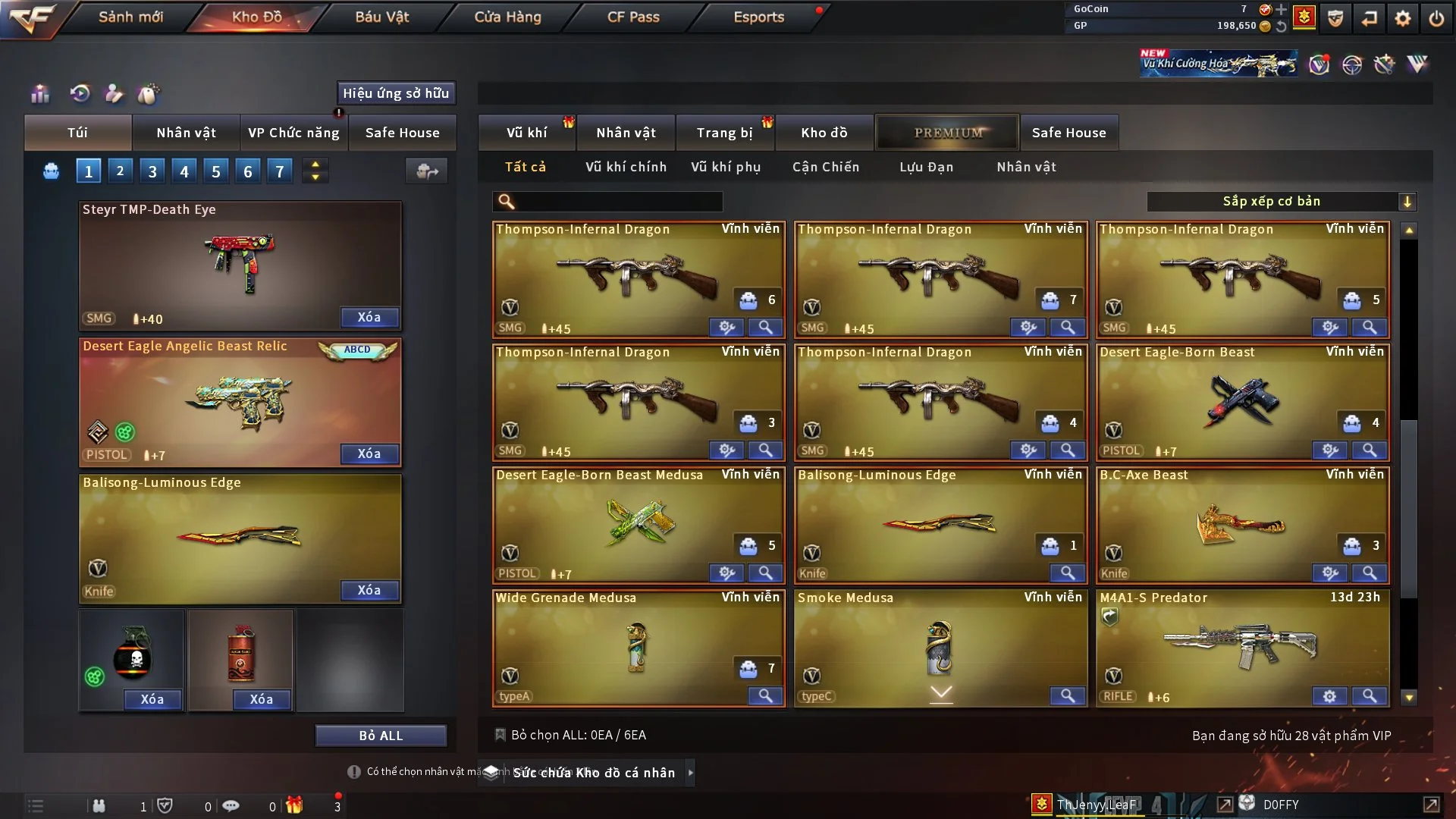Switch to the Nhân vật bag tab
Viewport: 1456px width, 819px height.
coord(186,133)
